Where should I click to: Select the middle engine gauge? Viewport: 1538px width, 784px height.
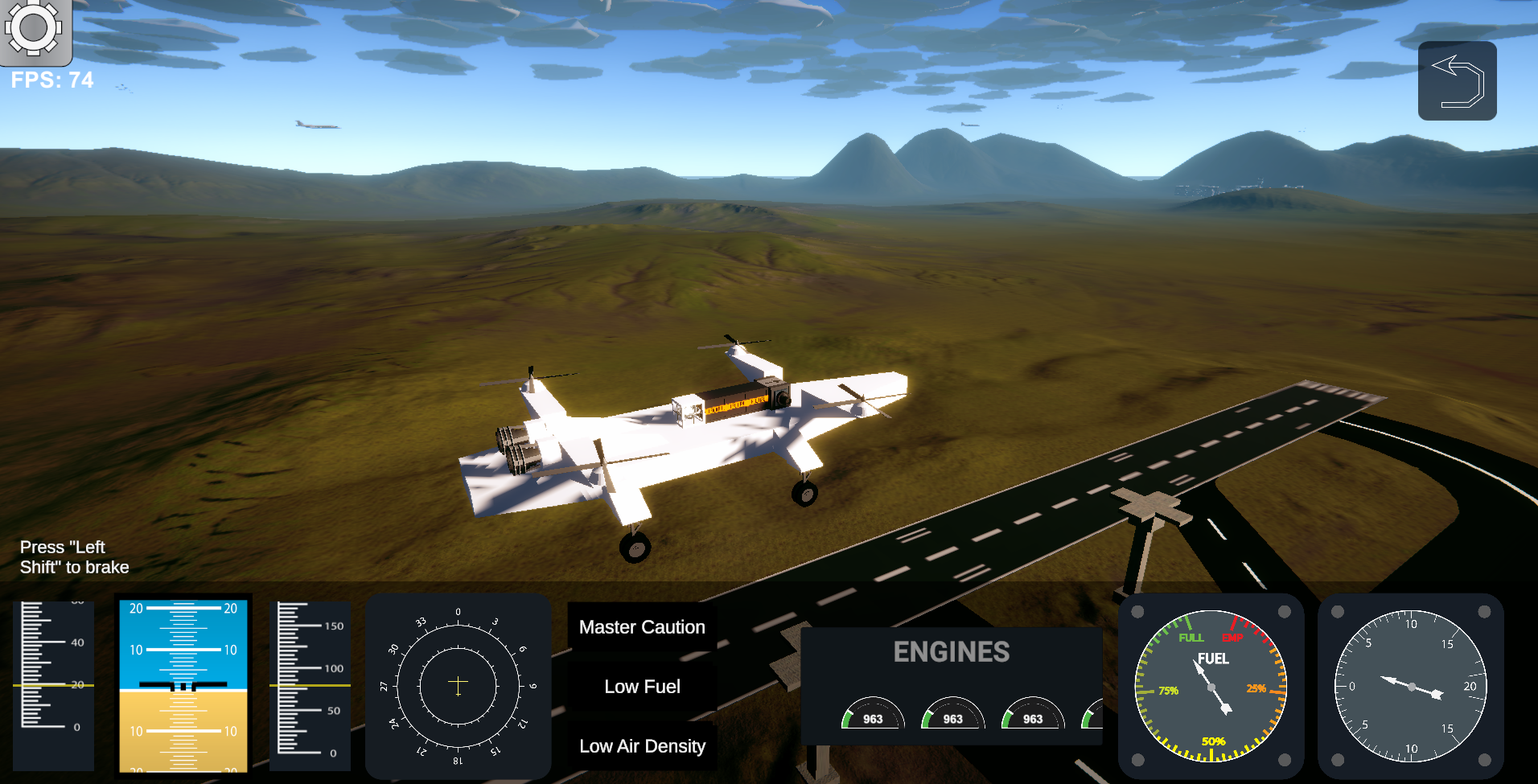pos(952,718)
